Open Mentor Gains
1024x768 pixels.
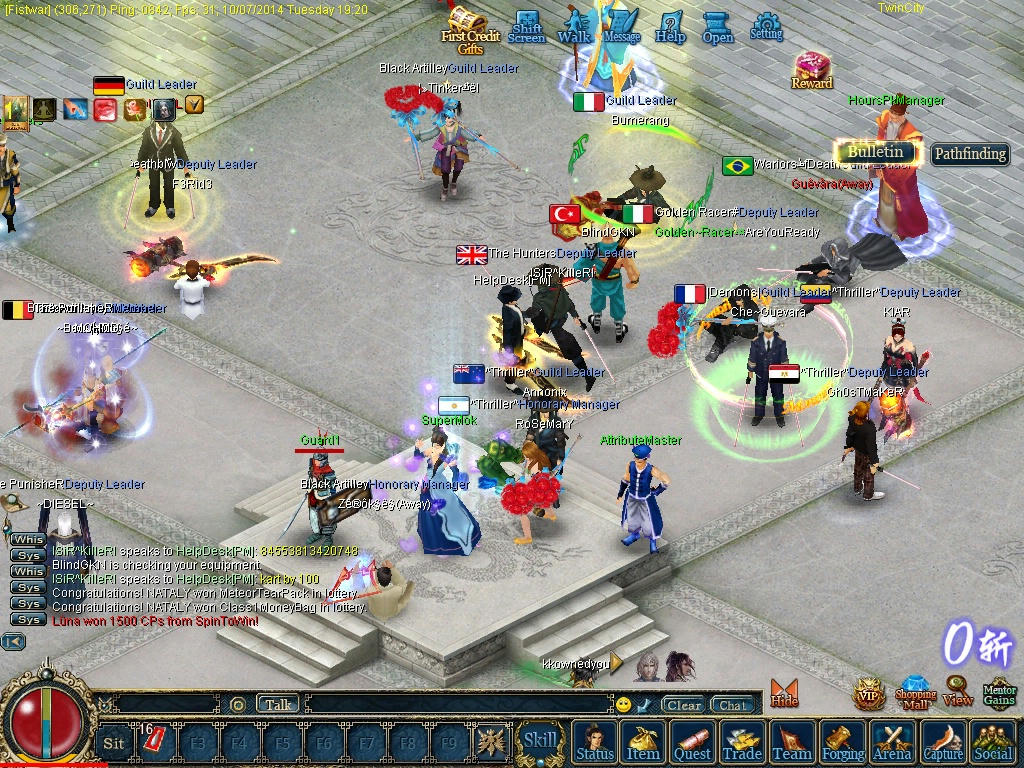pos(999,692)
